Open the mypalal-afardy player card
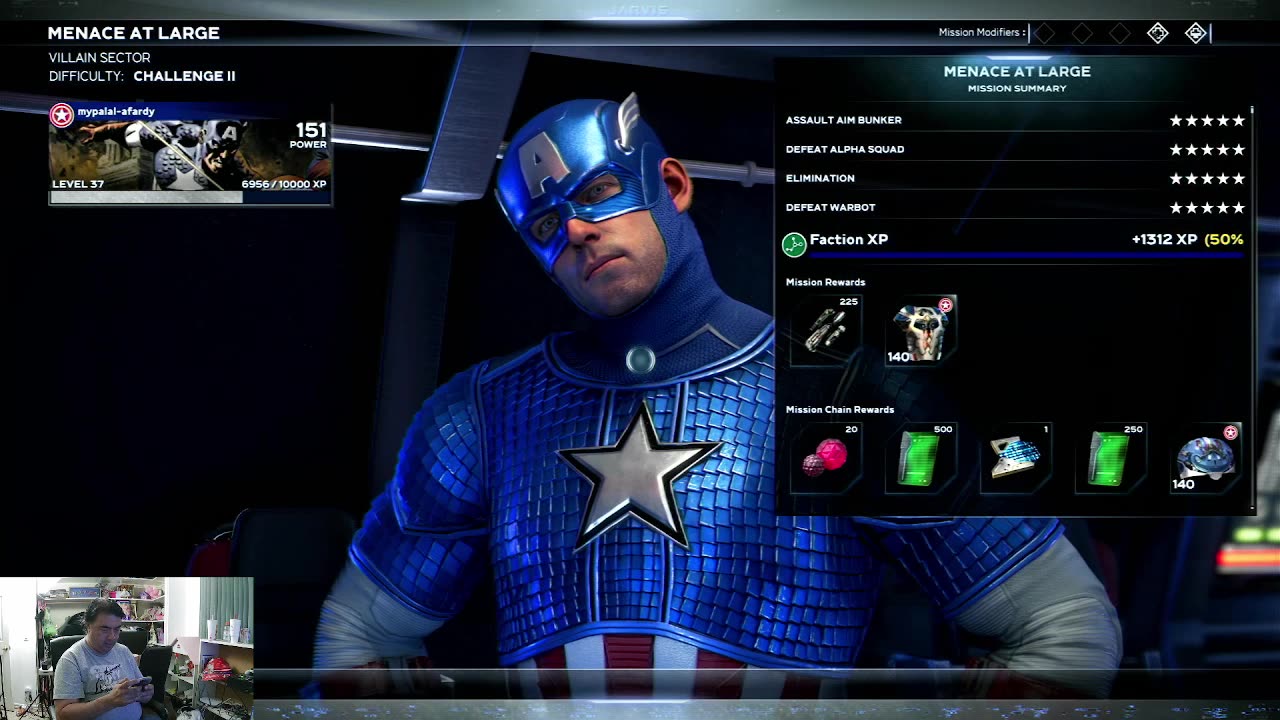The width and height of the screenshot is (1280, 720). [190, 155]
